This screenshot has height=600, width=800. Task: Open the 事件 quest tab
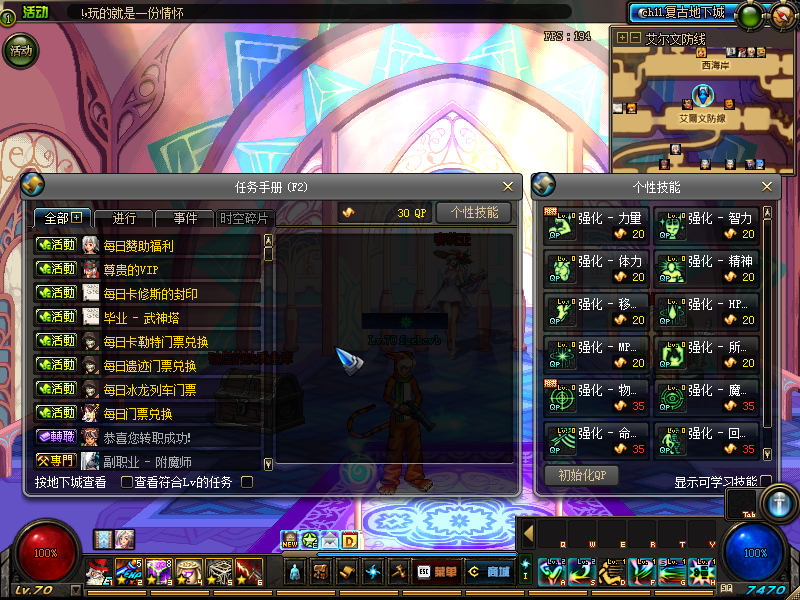point(185,218)
